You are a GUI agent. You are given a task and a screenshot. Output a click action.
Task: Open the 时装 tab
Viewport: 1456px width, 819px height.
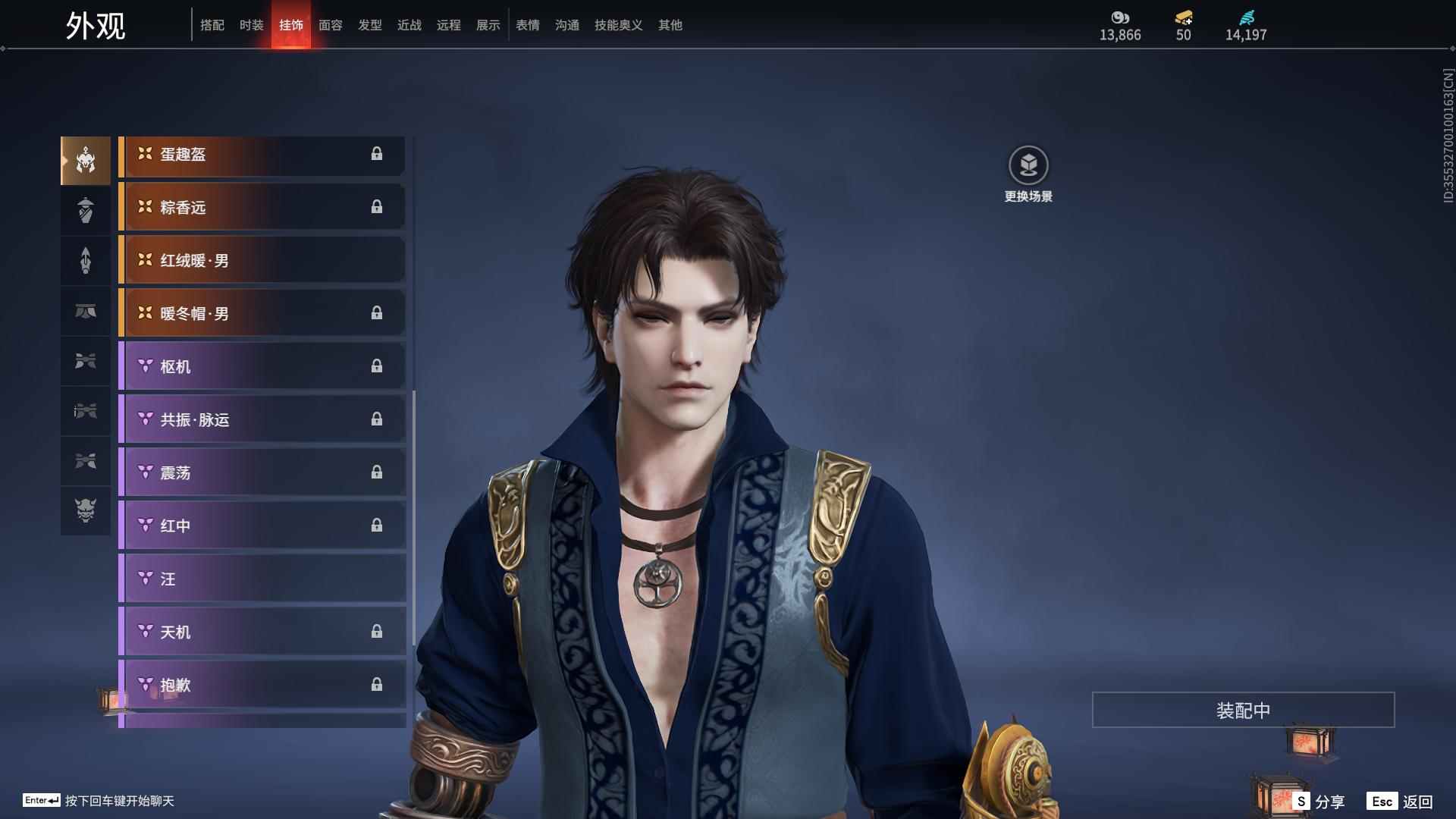(252, 25)
